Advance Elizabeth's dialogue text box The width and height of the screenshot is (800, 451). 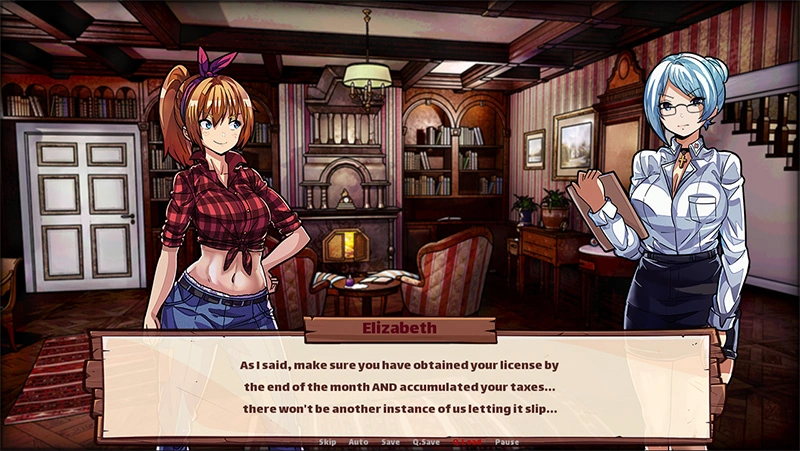400,384
